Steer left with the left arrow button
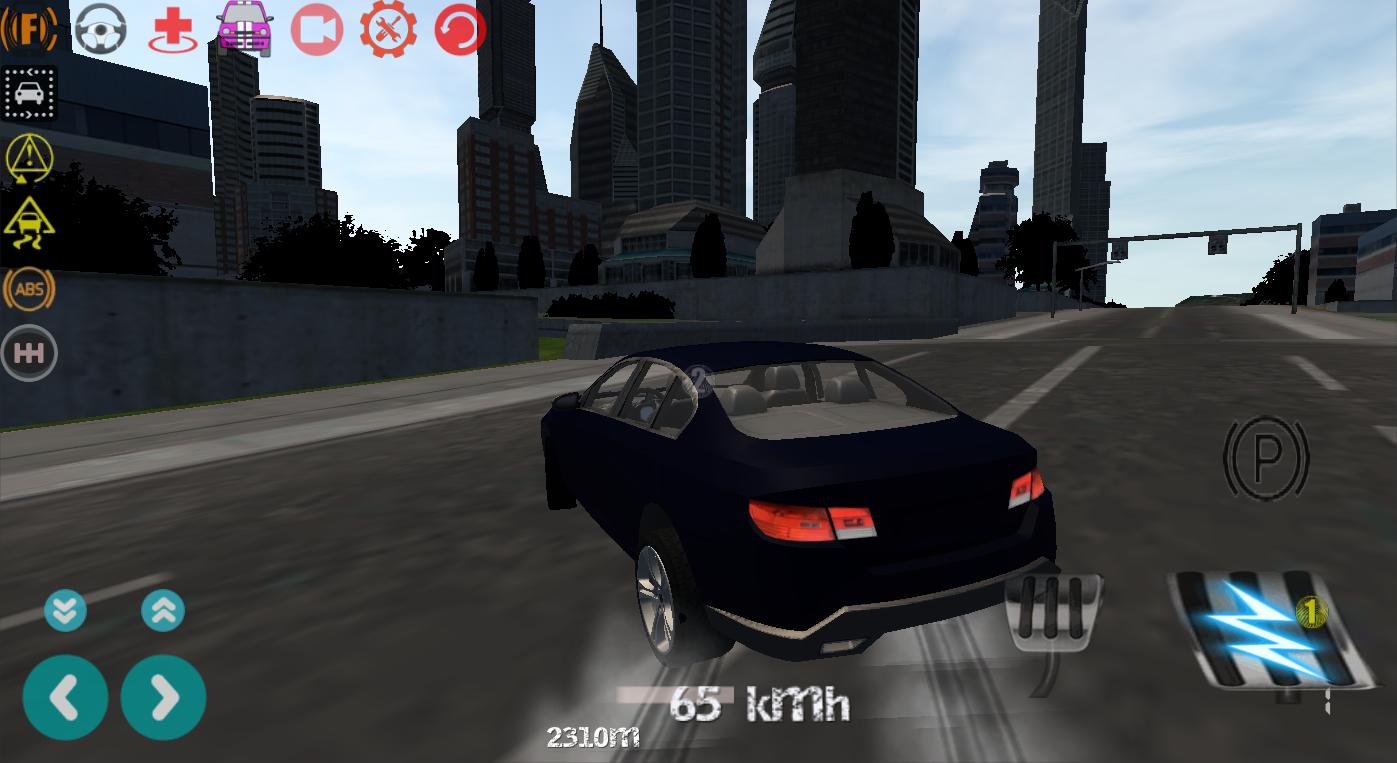 point(65,697)
